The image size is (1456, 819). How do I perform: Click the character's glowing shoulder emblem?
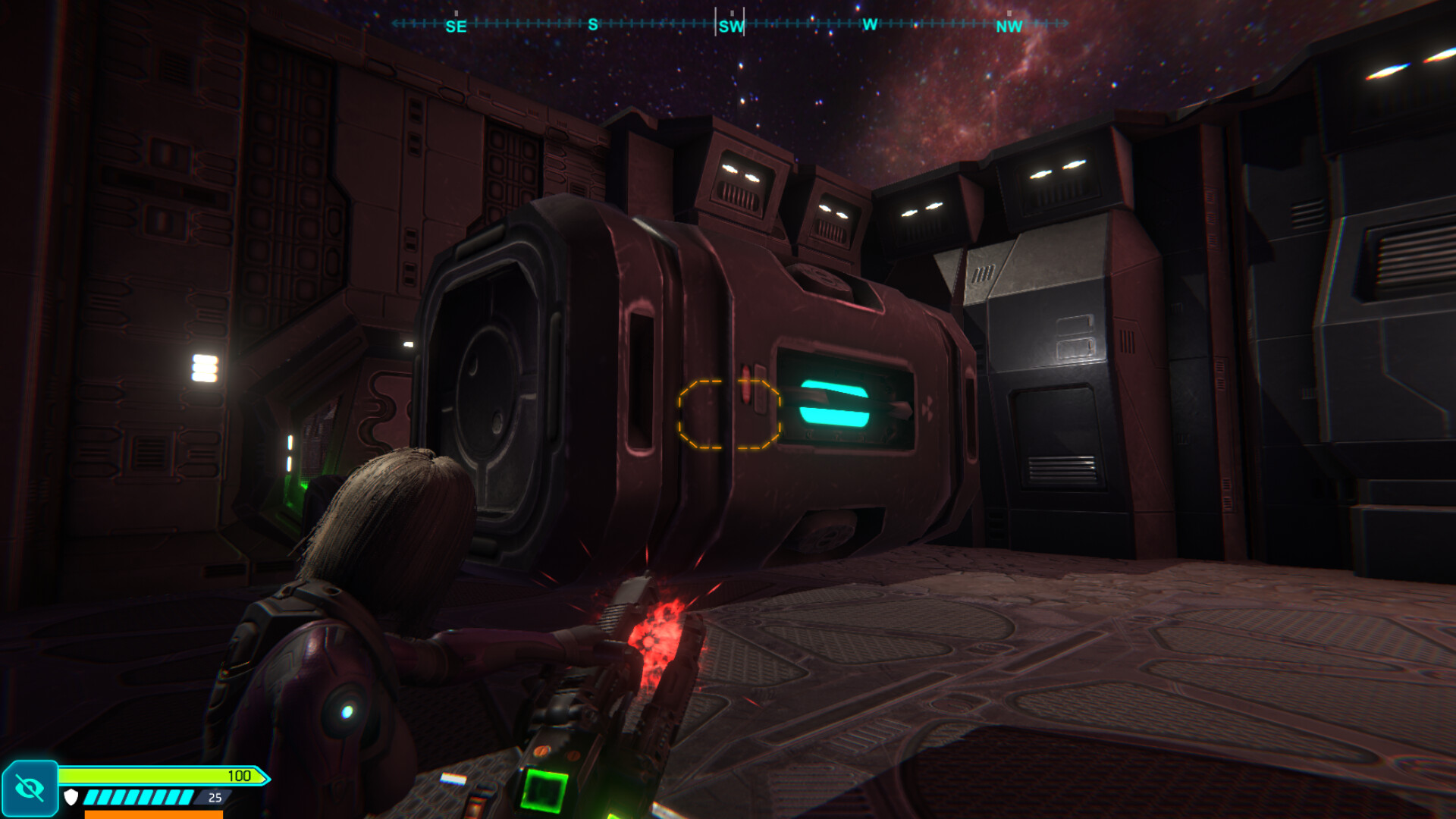[348, 711]
